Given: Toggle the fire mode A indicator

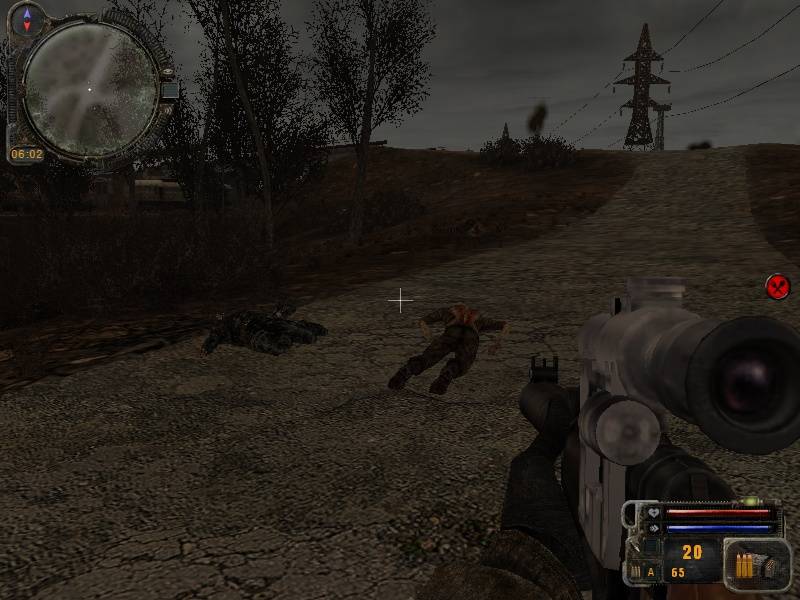Looking at the screenshot, I should [x=651, y=572].
